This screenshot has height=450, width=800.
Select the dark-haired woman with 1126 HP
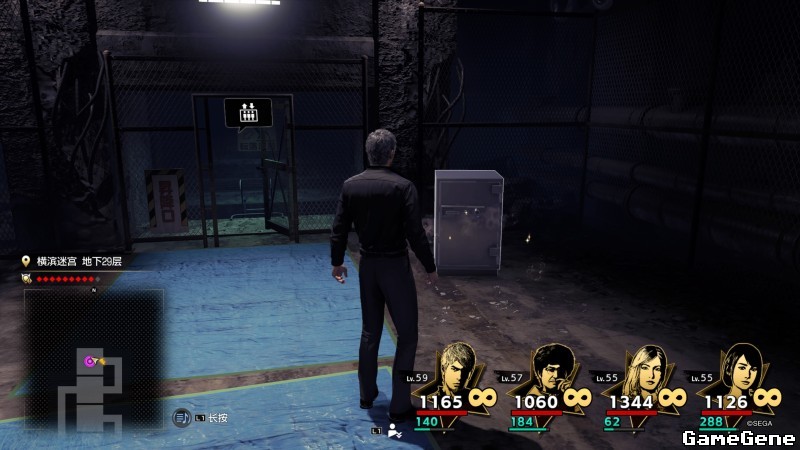coord(738,369)
